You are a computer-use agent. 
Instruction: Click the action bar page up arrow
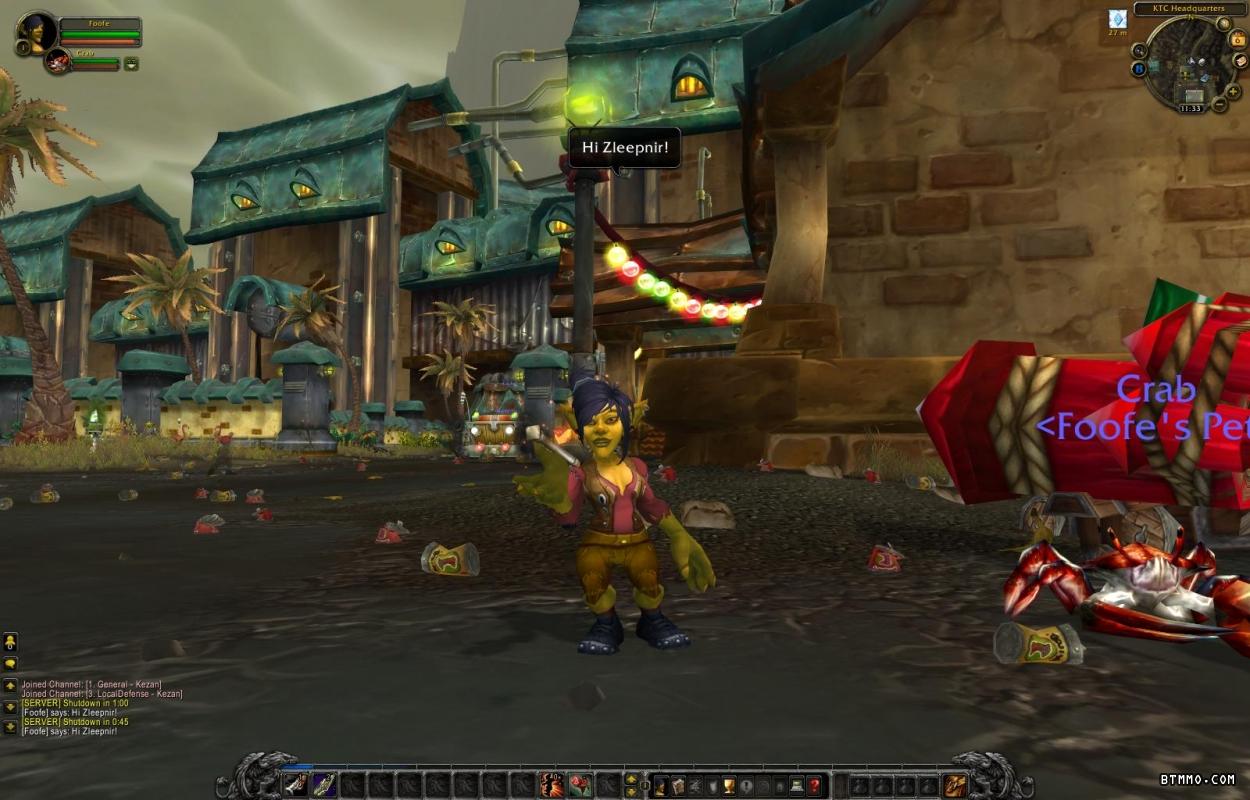pos(631,779)
